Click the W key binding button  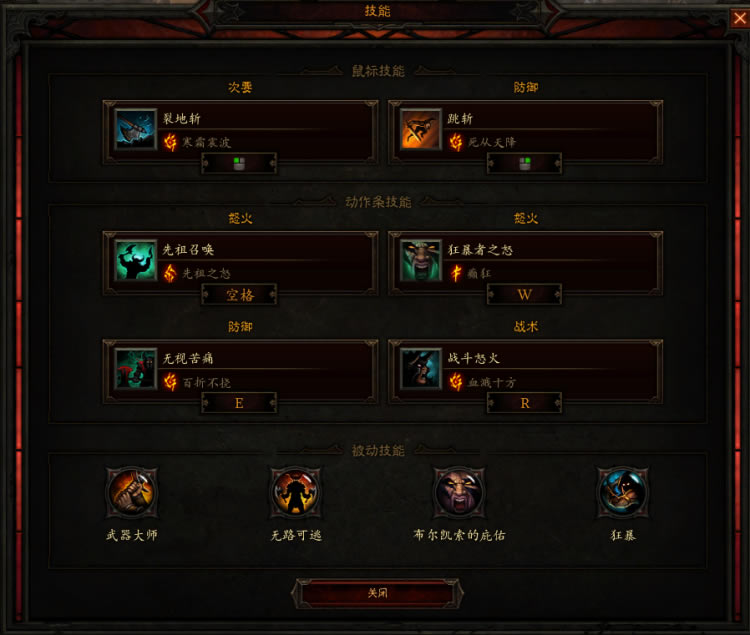tap(525, 295)
